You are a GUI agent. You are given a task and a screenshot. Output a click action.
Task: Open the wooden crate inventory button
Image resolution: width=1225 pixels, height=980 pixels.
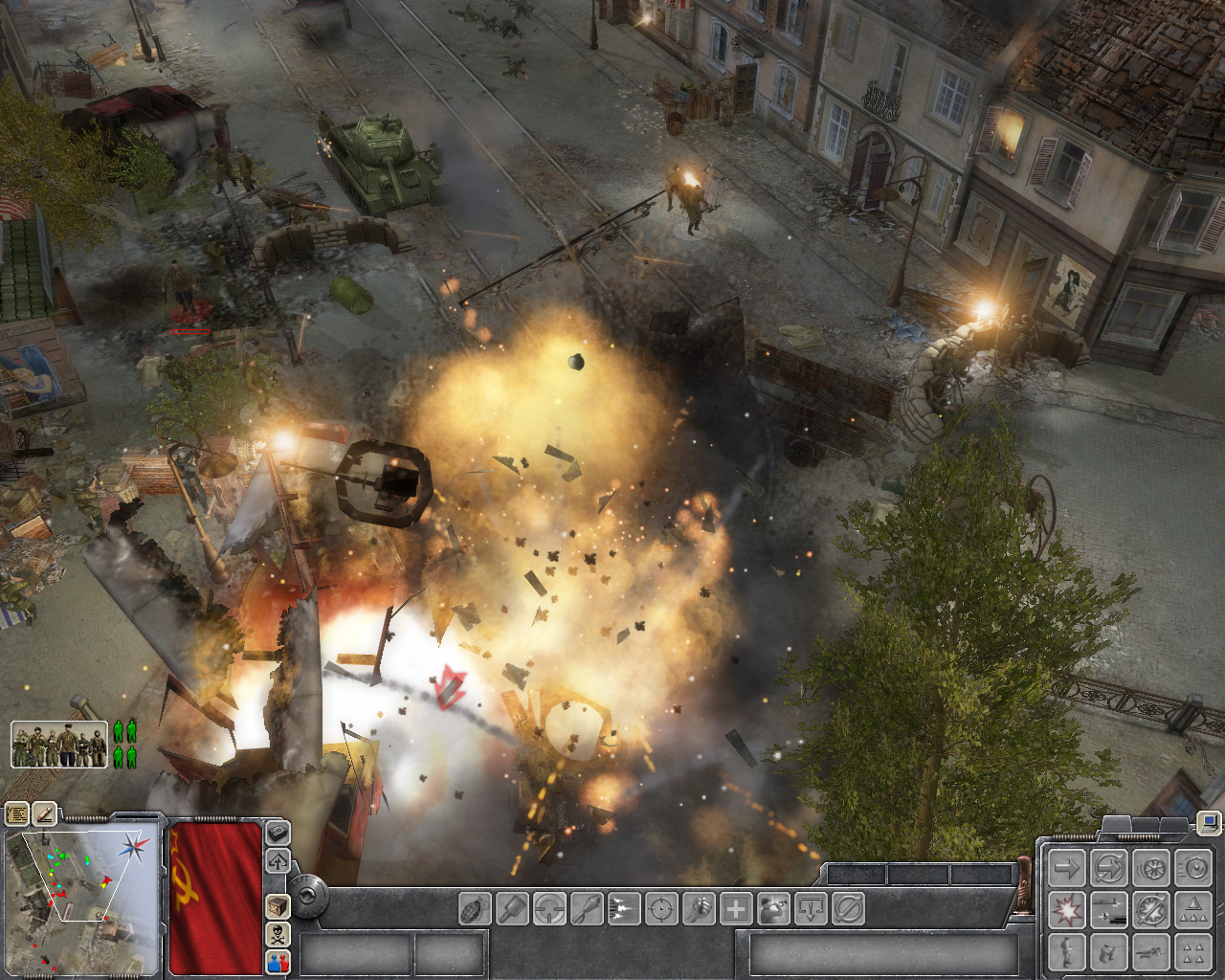point(278,906)
